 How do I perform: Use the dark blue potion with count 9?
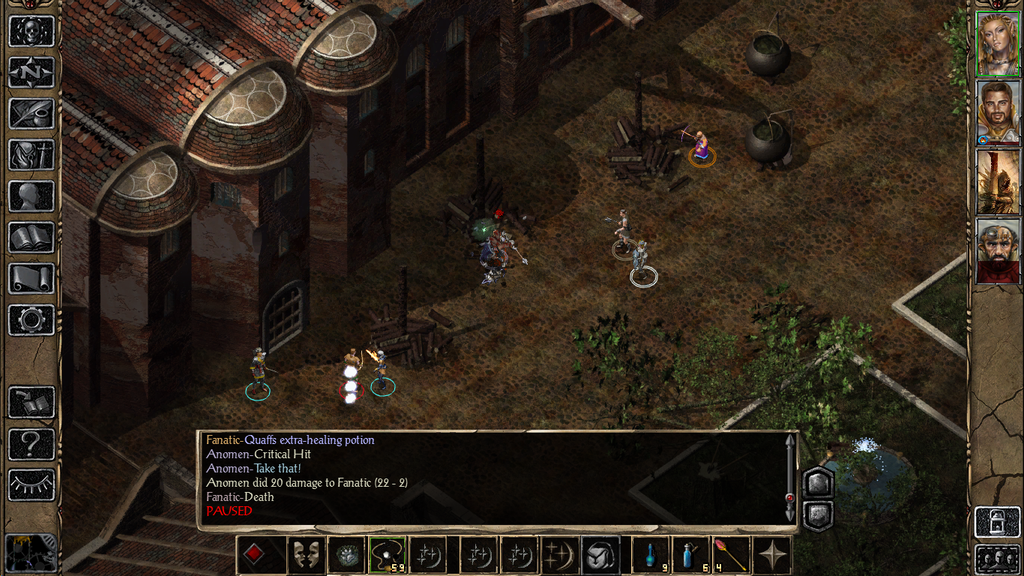pos(651,556)
